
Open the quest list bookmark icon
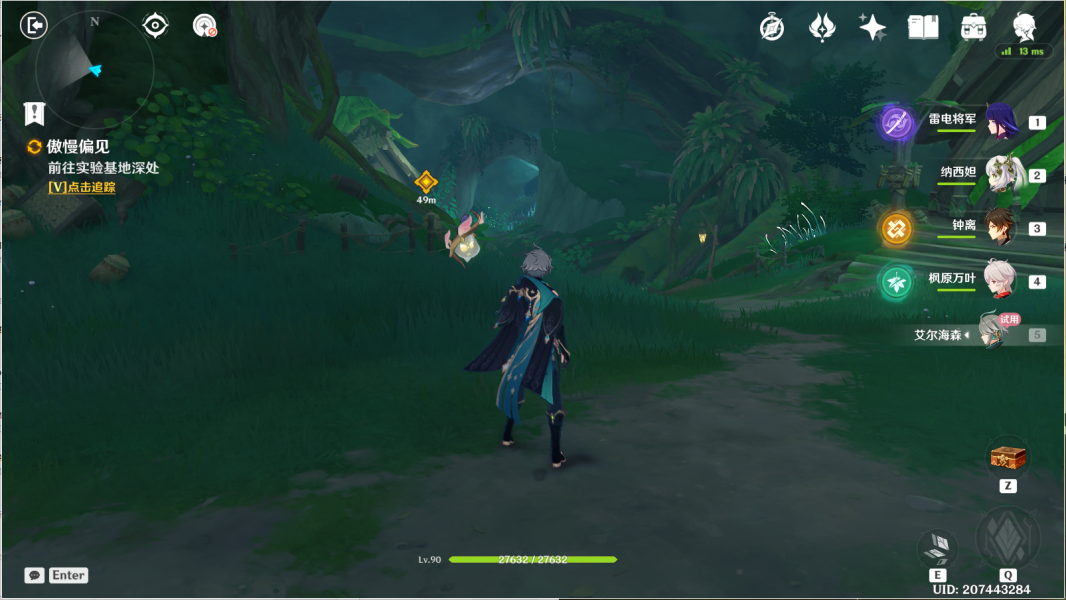(36, 112)
